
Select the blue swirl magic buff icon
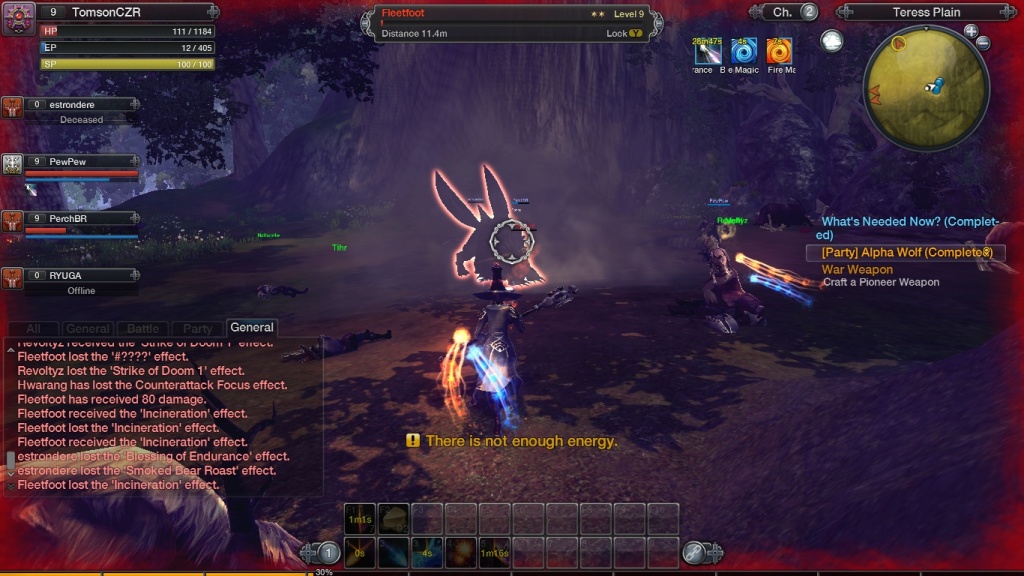[x=743, y=50]
